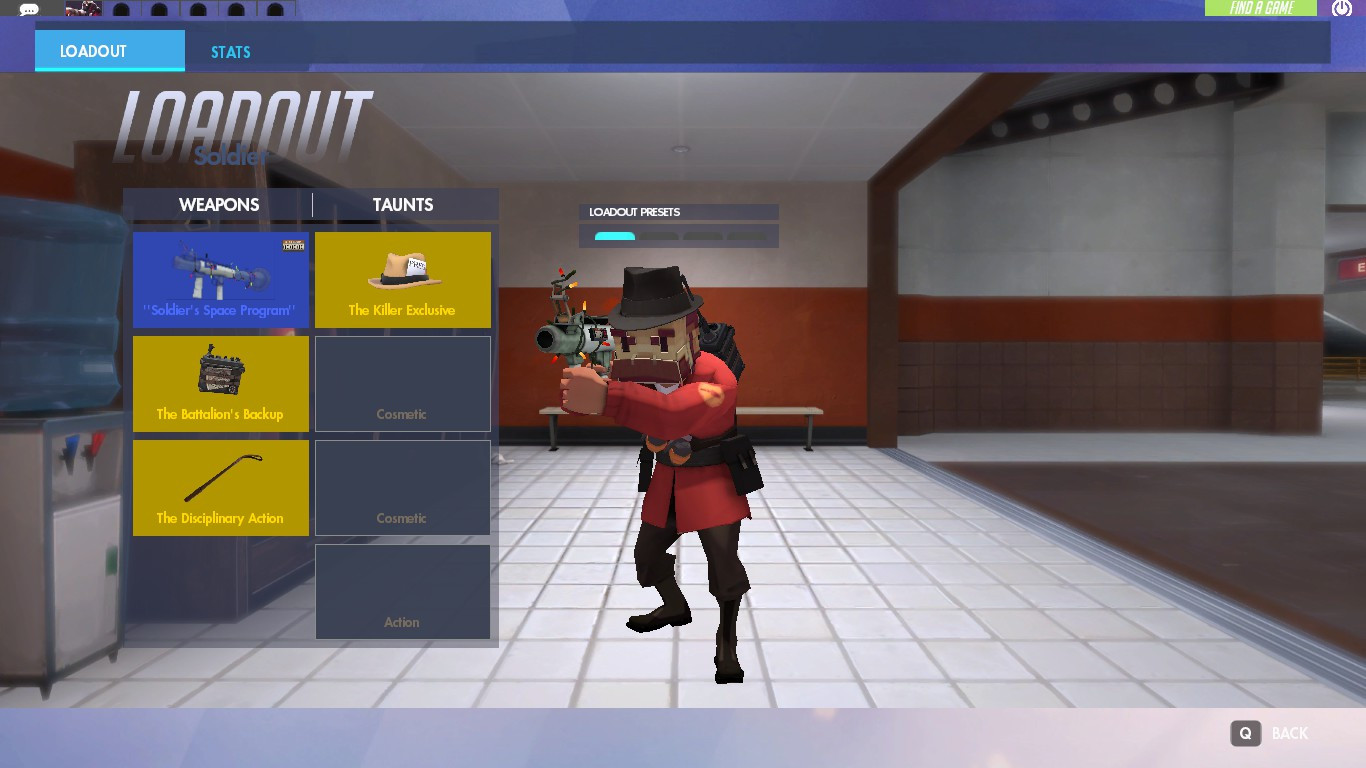
Task: Equip The Disciplinary Action melee weapon
Action: [220, 487]
